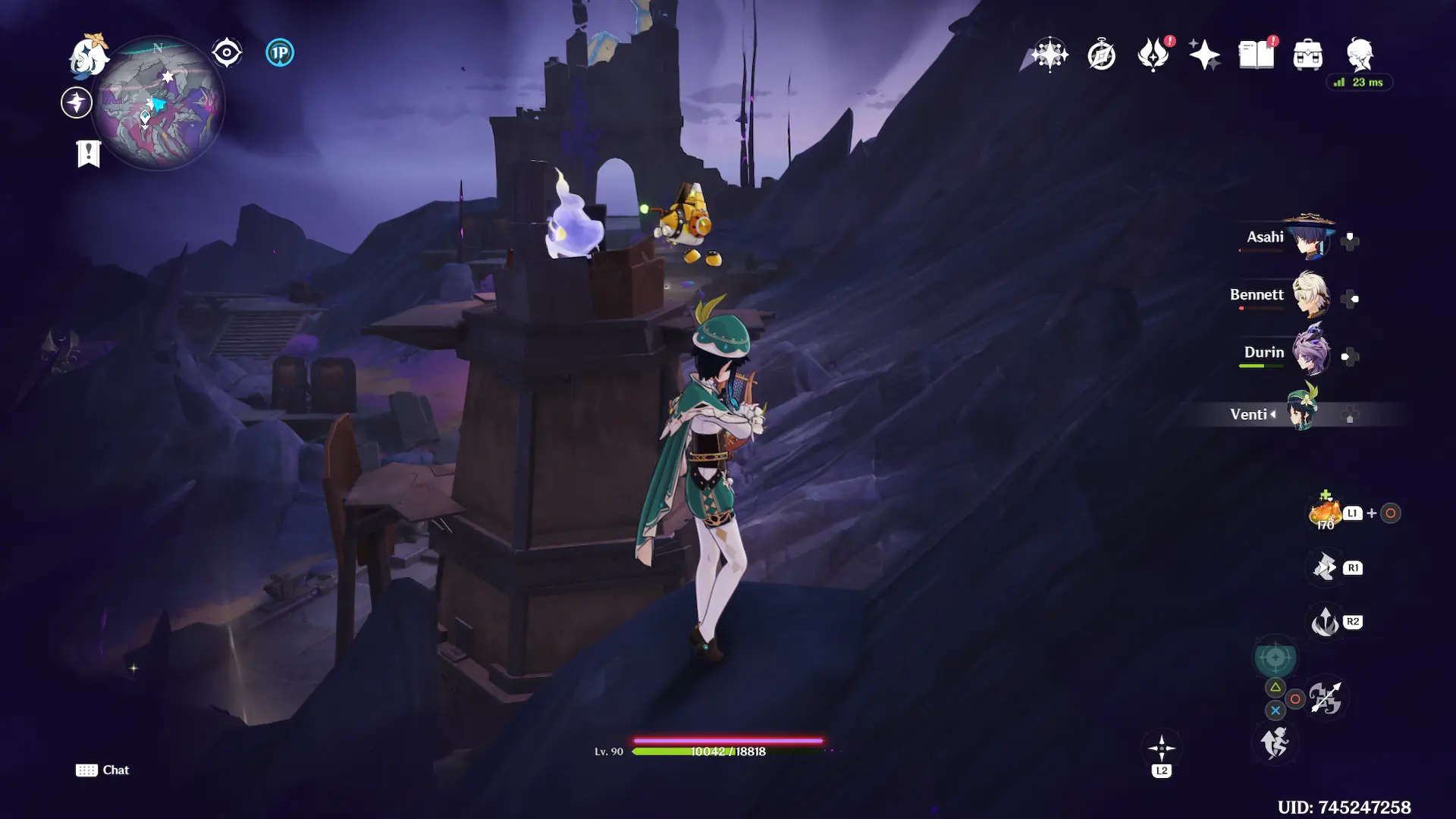Open the adventurer handbook book icon

click(1256, 55)
